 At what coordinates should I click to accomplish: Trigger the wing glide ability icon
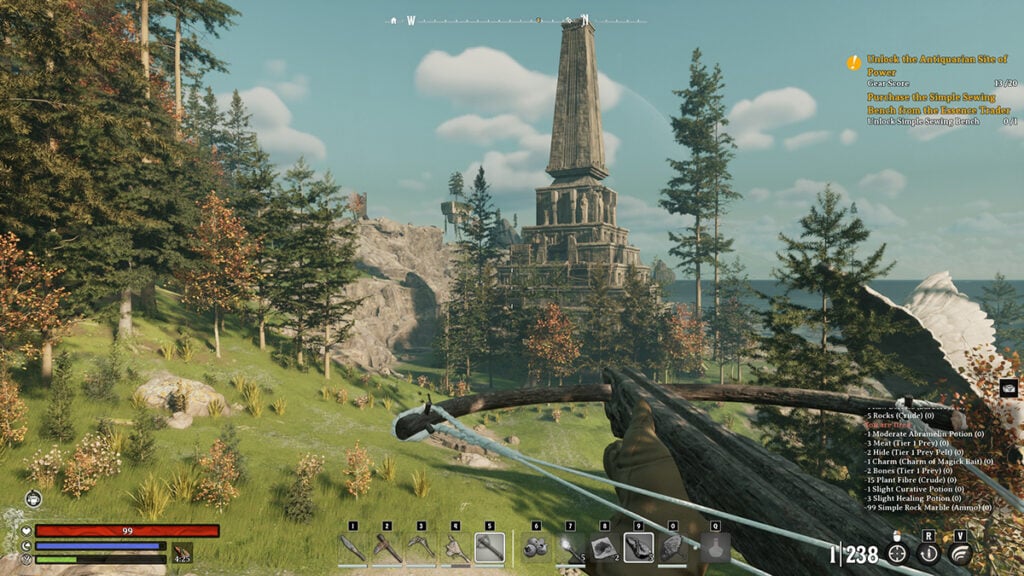tap(960, 553)
